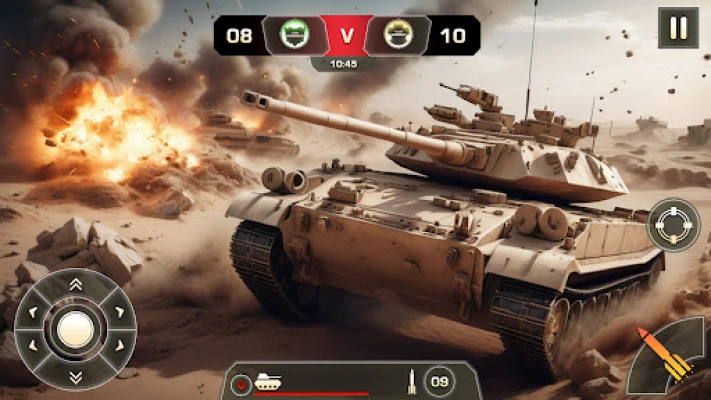Screen dimensions: 711x400
Task: Tap the joystick's double-chevron down arrow
Action: (x=76, y=376)
